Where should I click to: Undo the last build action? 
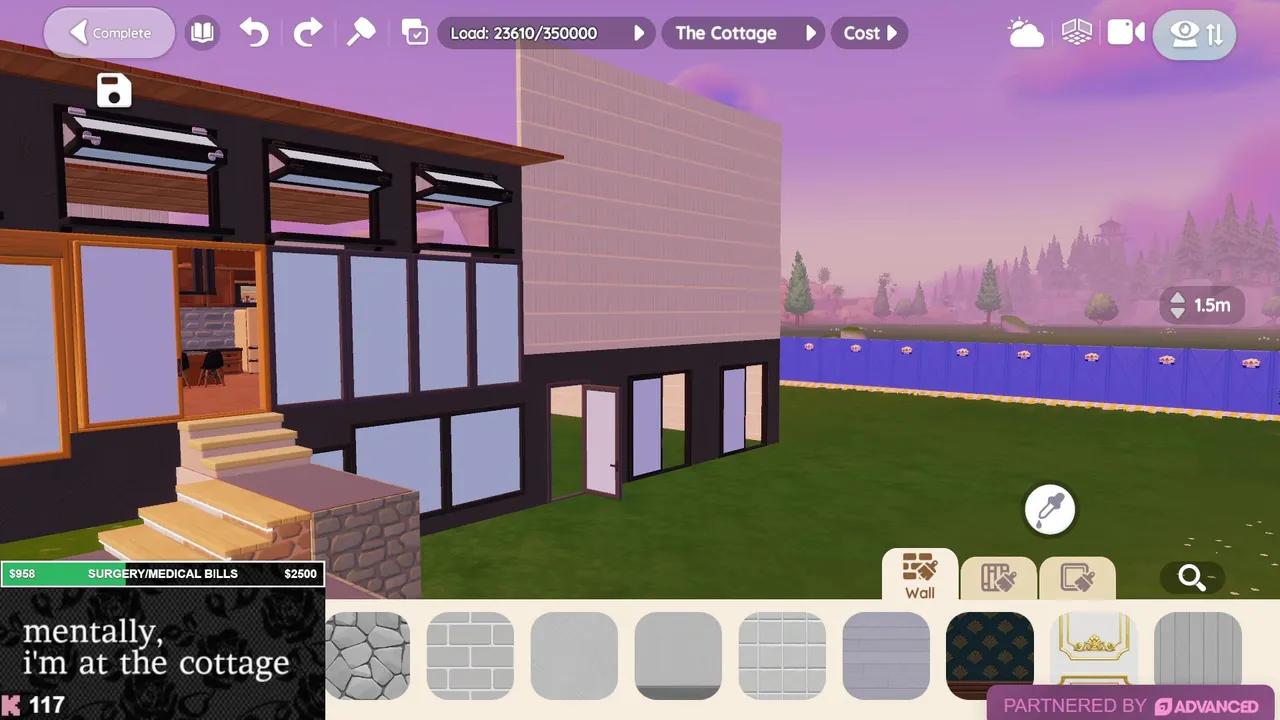(x=253, y=32)
